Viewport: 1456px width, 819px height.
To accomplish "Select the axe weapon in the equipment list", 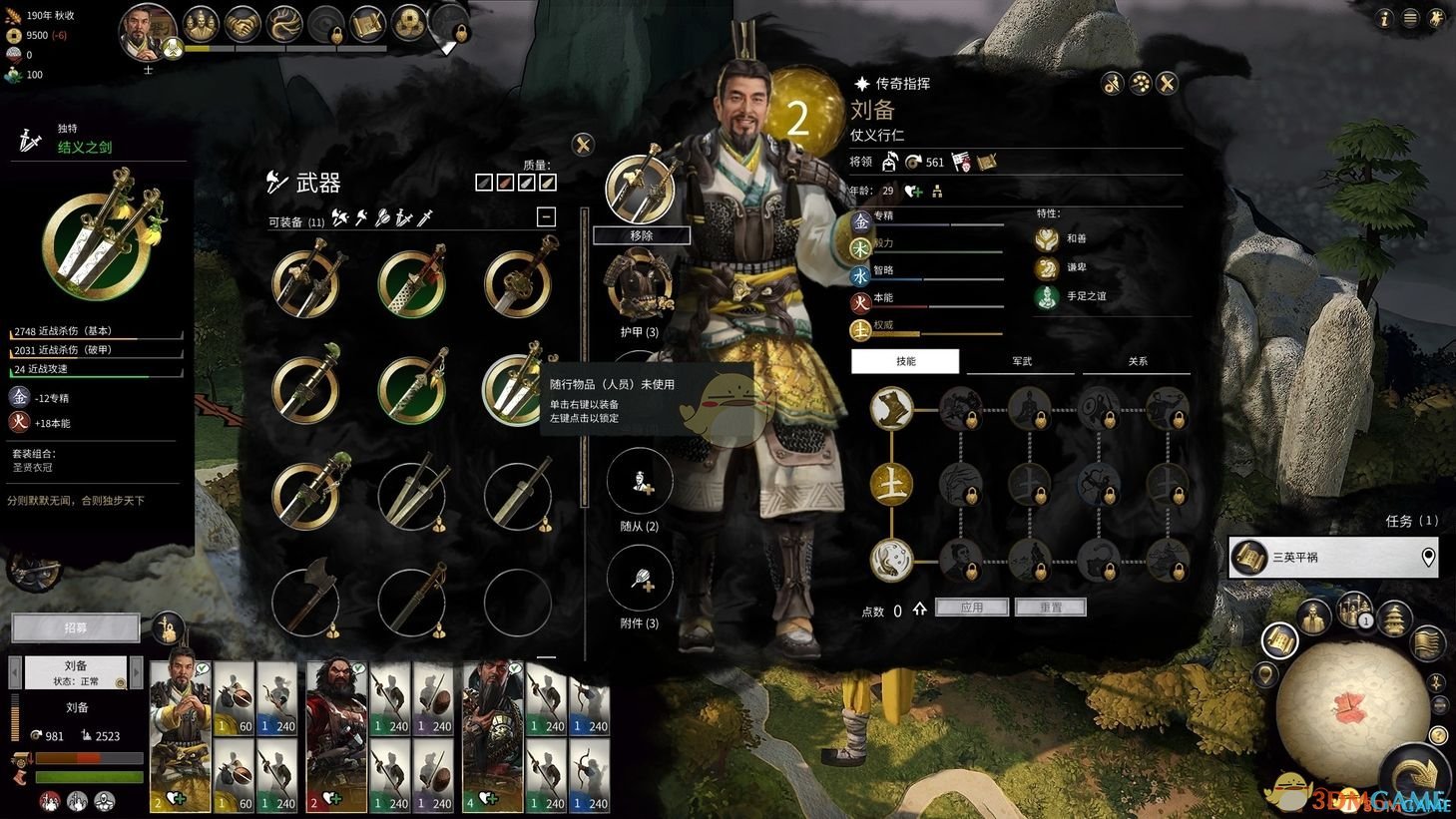I will click(x=305, y=602).
